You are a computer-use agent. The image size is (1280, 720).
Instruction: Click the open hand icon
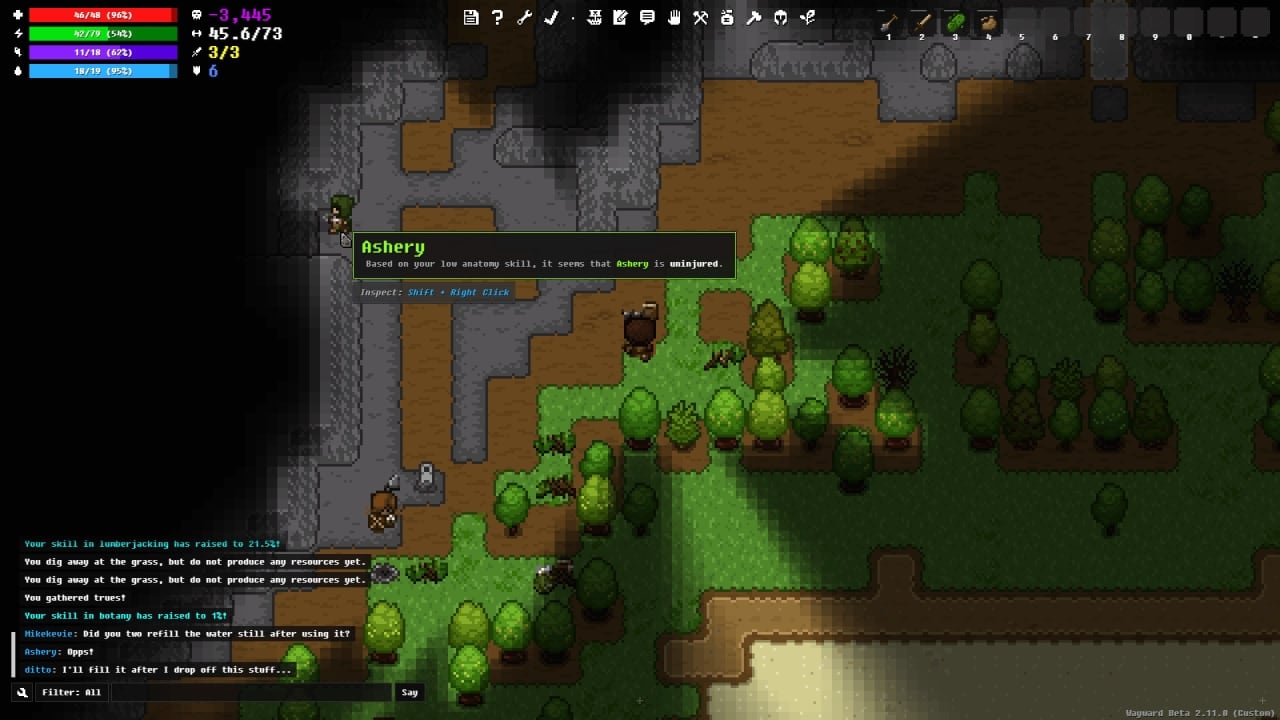point(674,17)
